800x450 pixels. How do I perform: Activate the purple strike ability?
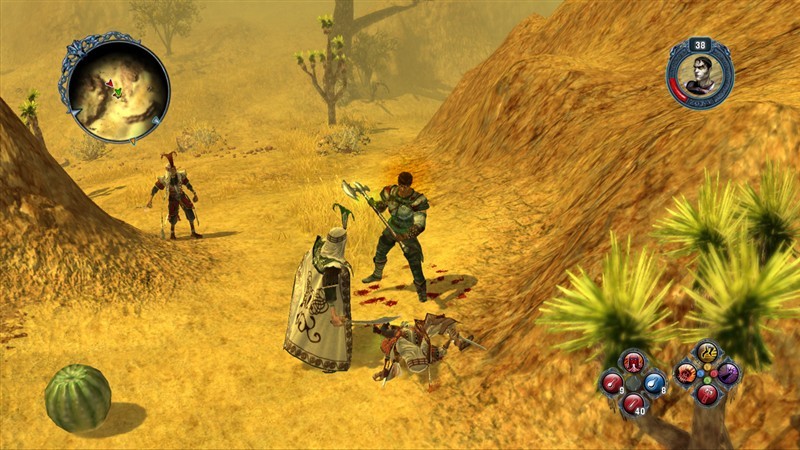click(728, 374)
